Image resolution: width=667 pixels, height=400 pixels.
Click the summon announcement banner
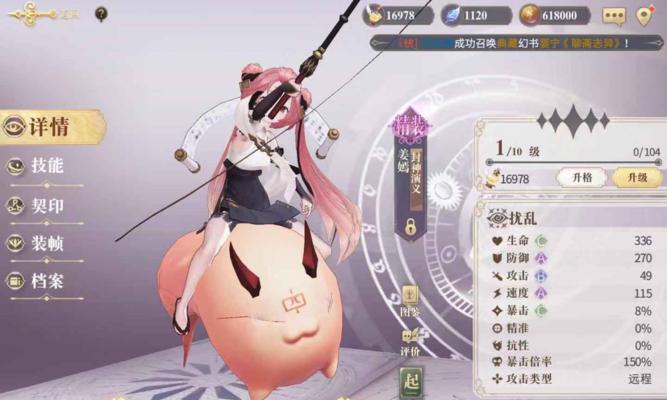click(512, 43)
